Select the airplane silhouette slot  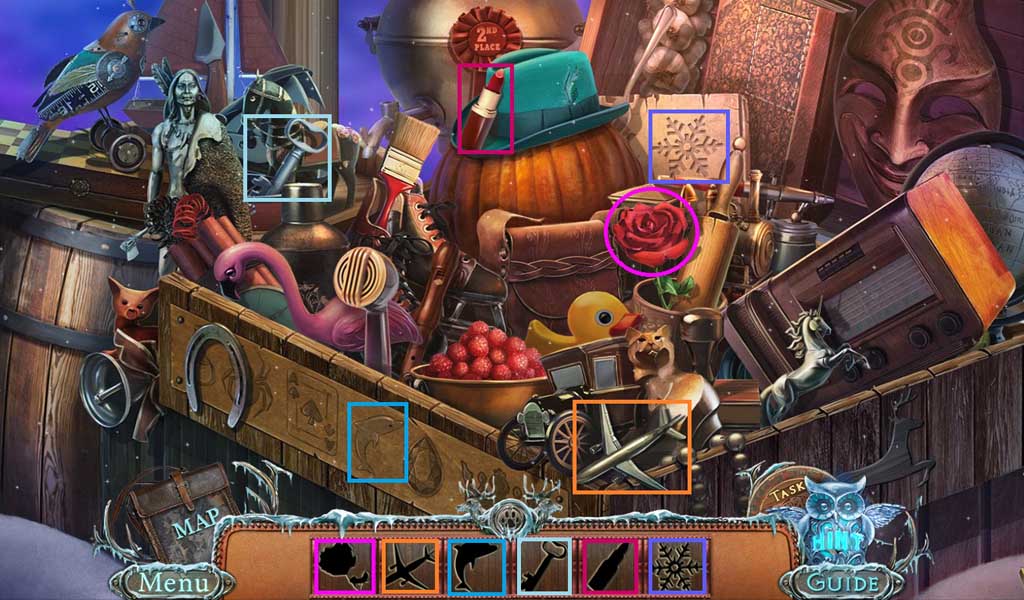tap(411, 565)
